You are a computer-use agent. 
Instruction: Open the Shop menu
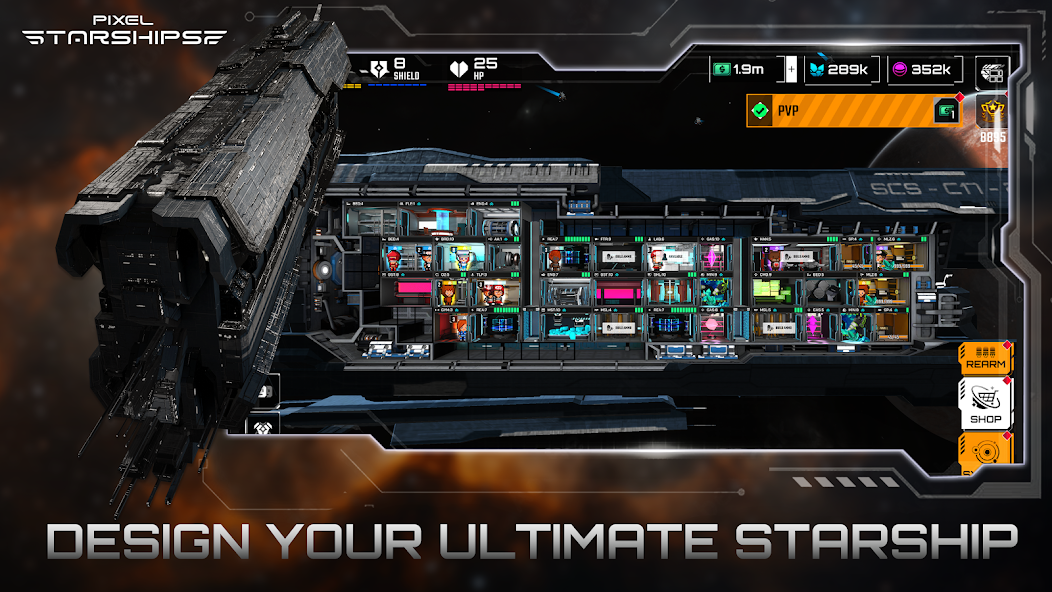[985, 403]
